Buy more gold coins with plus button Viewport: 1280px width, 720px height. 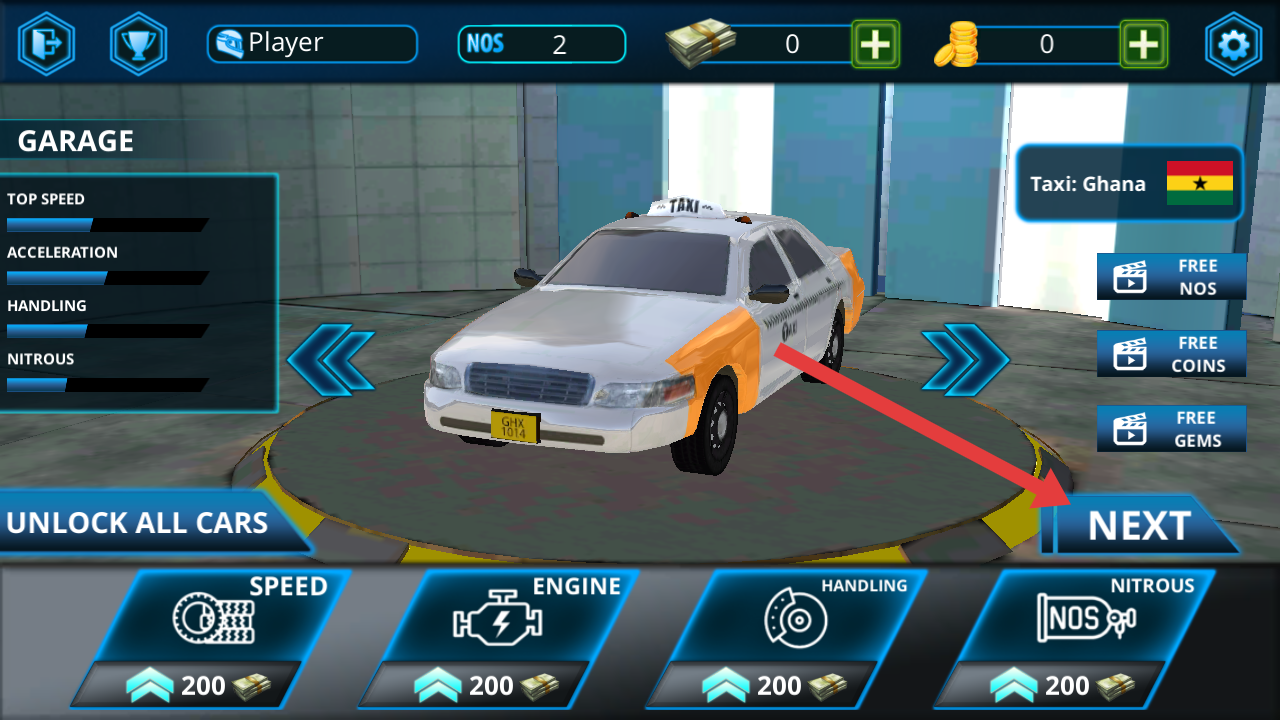coord(1143,44)
